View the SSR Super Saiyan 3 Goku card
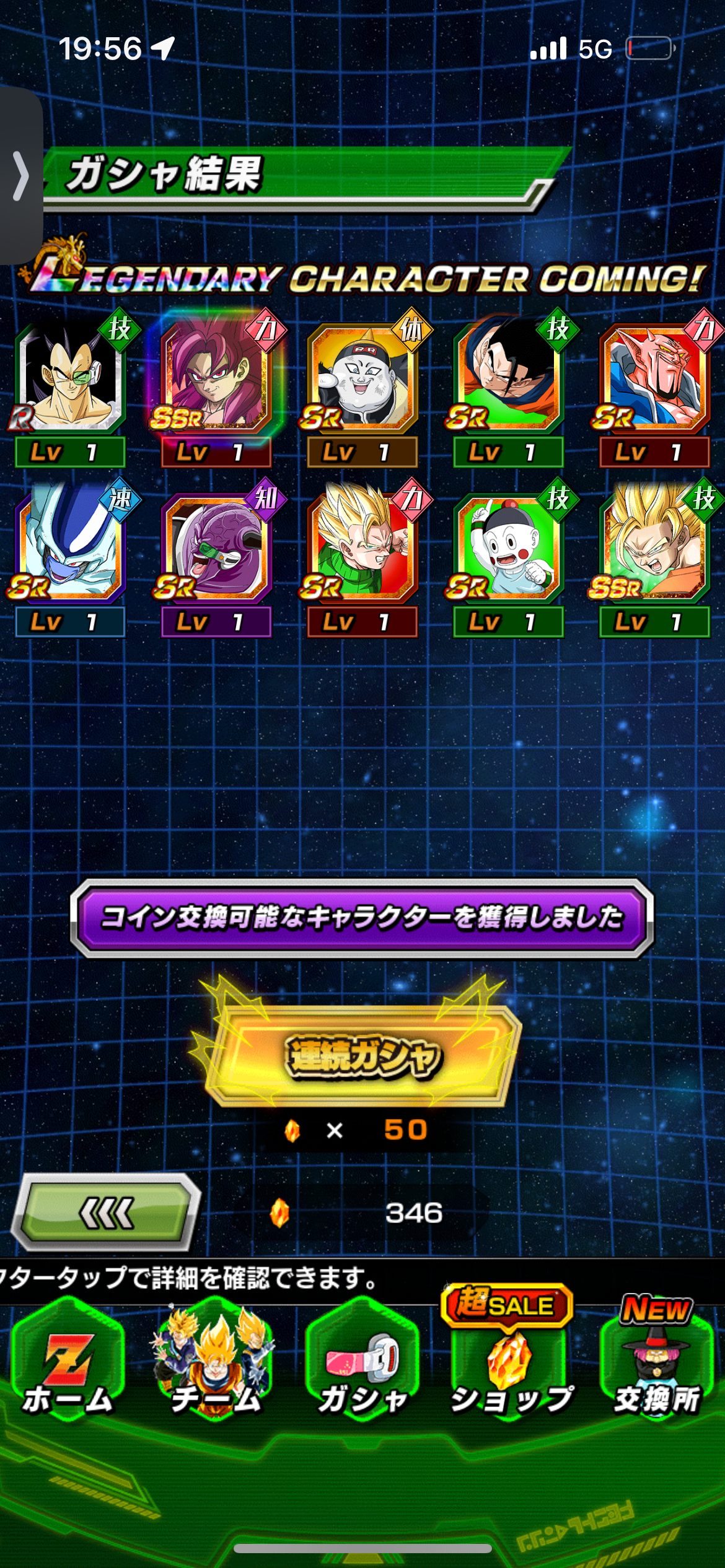The height and width of the screenshot is (1568, 725). [654, 548]
